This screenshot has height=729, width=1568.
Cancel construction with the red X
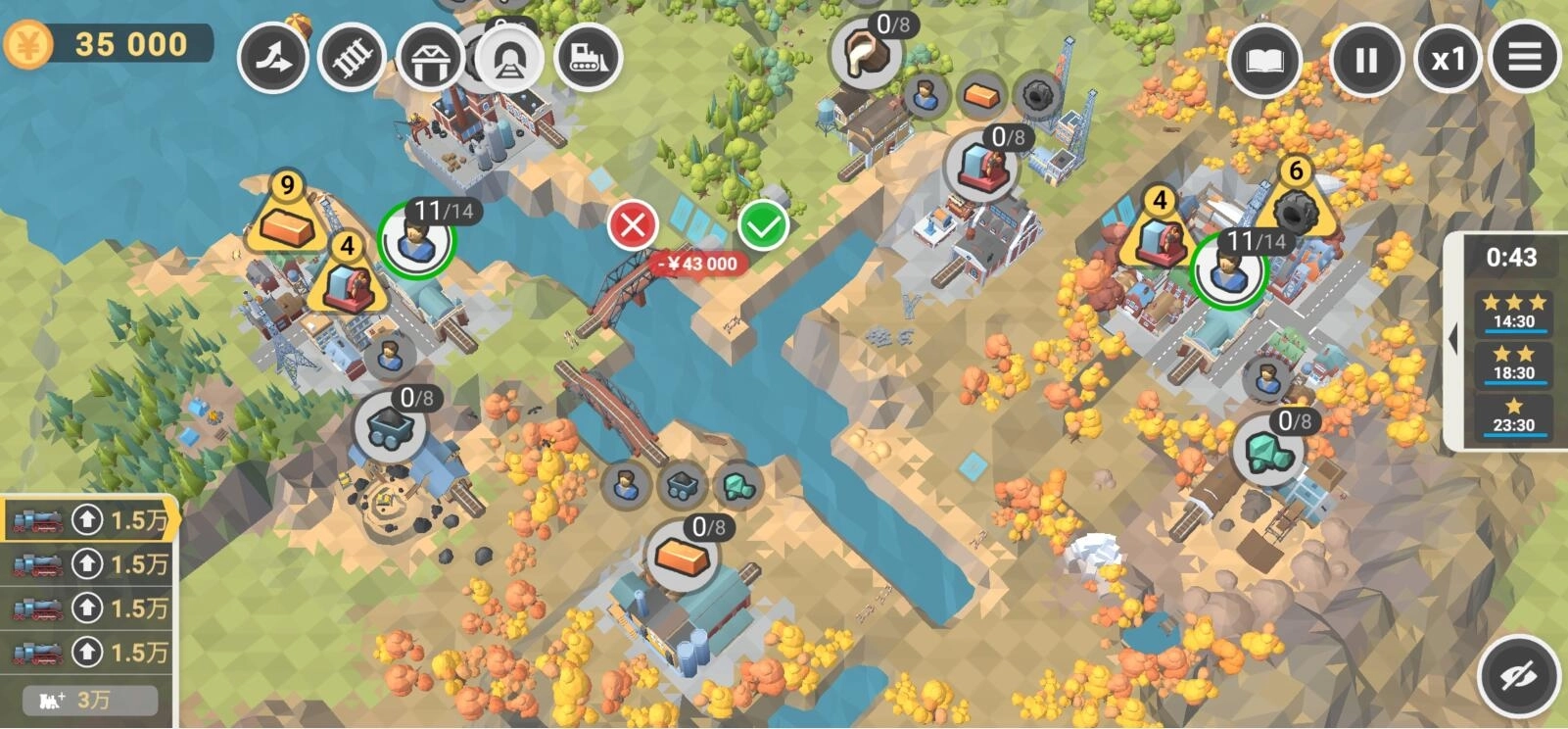point(633,226)
